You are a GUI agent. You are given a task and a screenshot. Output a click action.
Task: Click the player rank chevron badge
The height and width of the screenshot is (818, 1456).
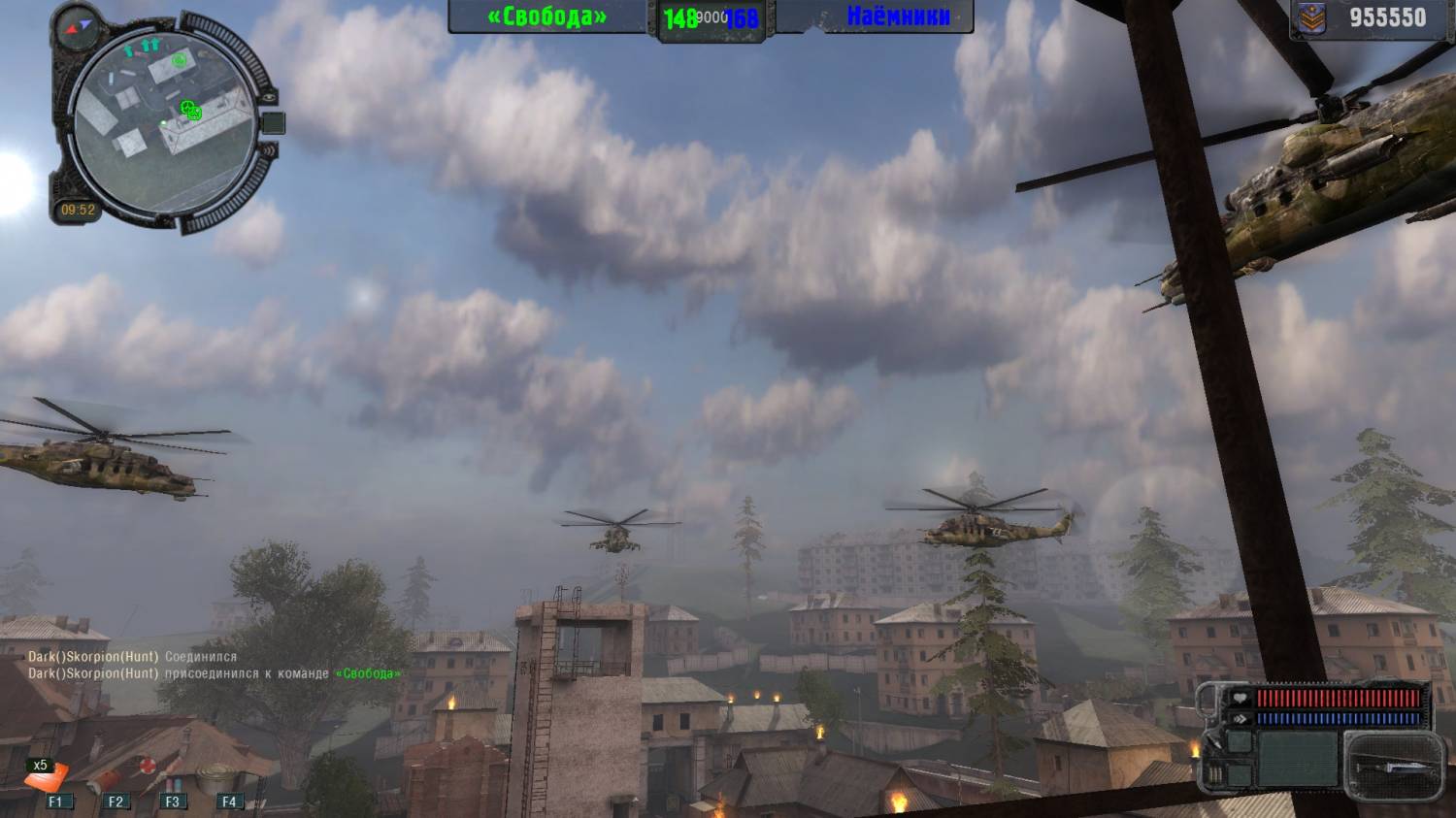pos(1311,17)
